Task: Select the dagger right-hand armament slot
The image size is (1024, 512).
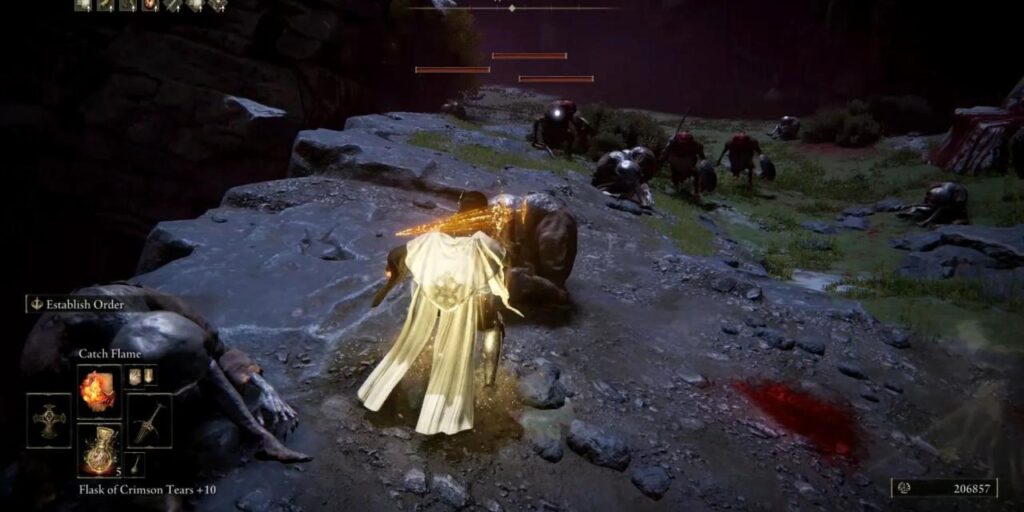Action: [x=149, y=420]
